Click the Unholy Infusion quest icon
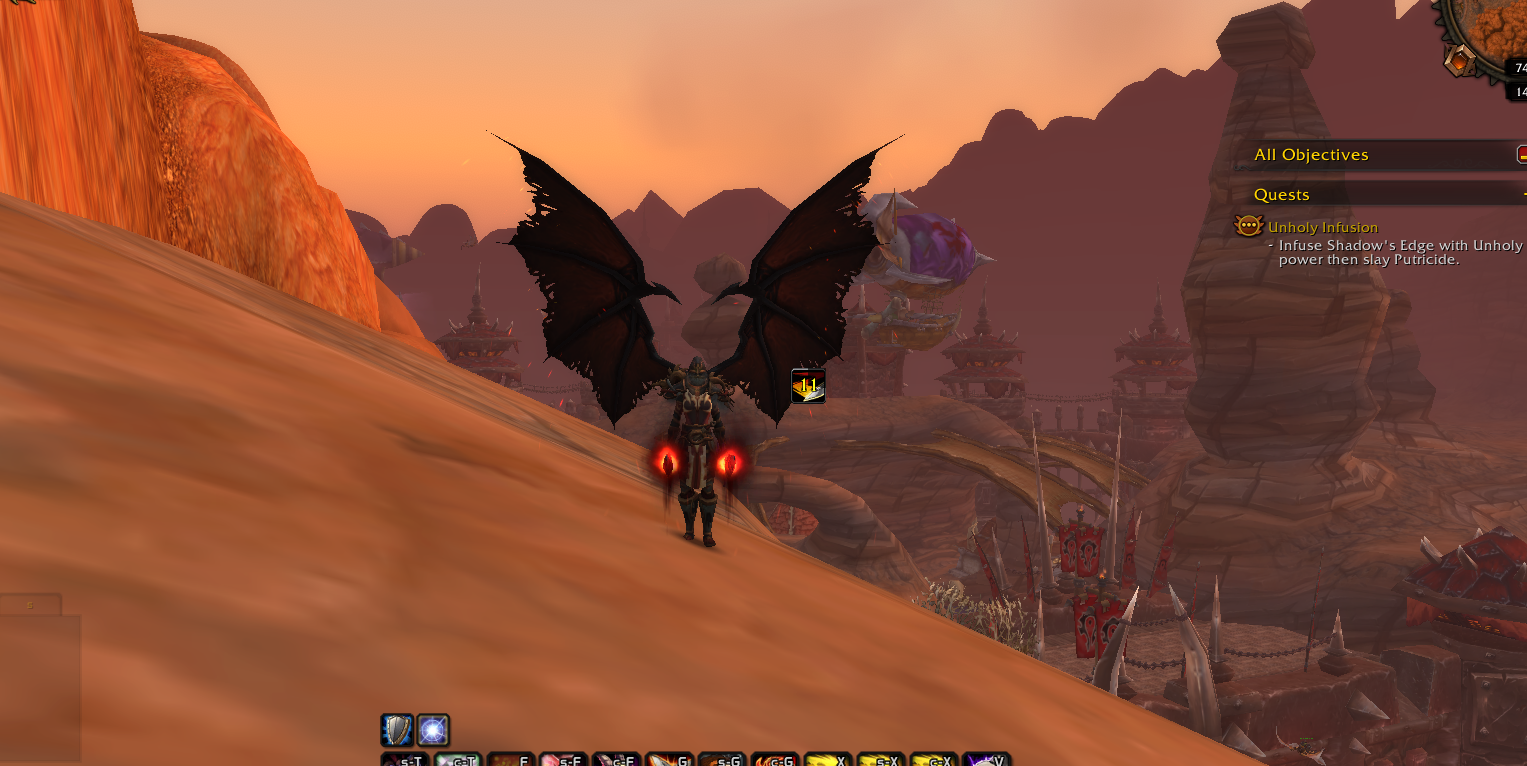Image resolution: width=1527 pixels, height=766 pixels. [x=1249, y=226]
